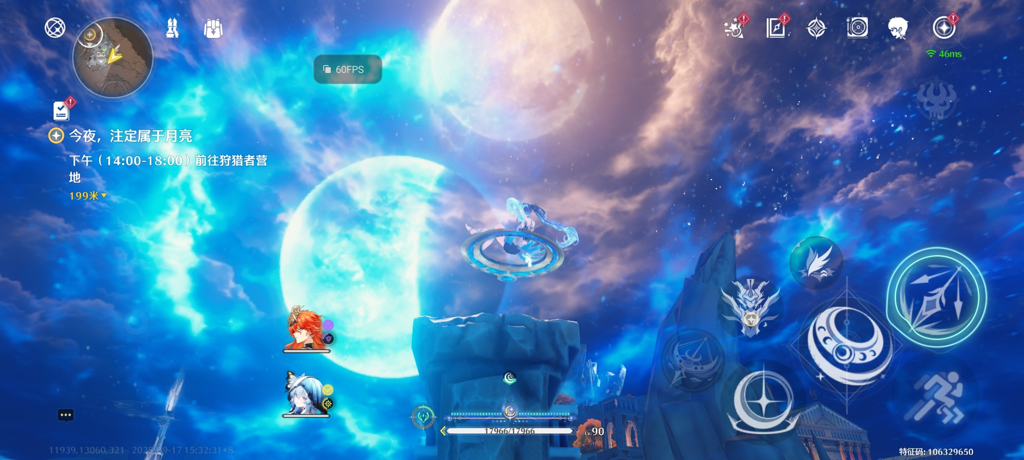Open the circular minimap

point(113,58)
